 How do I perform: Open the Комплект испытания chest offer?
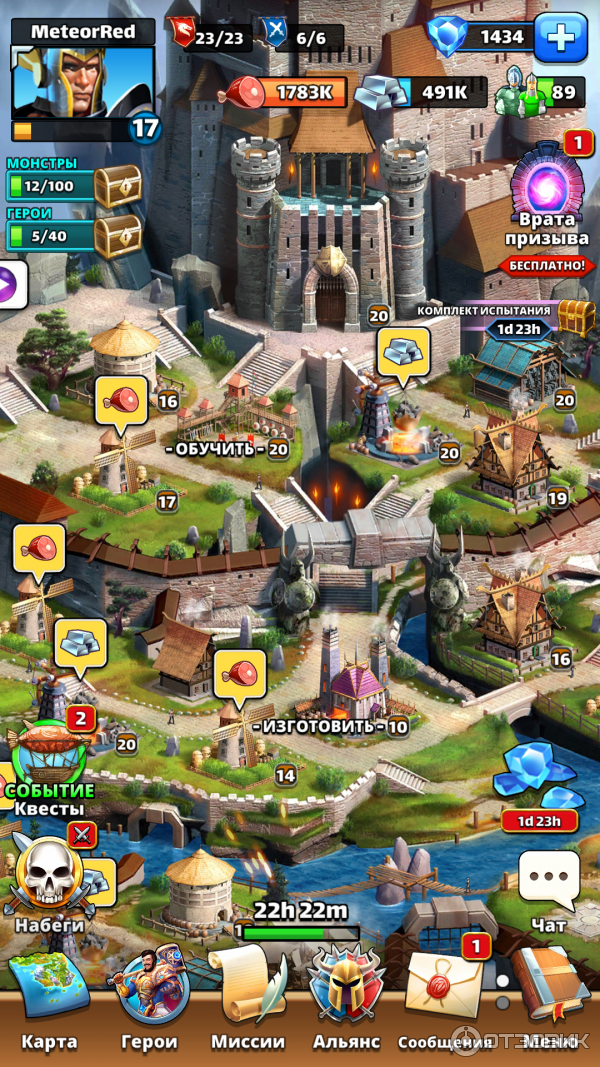tap(574, 318)
